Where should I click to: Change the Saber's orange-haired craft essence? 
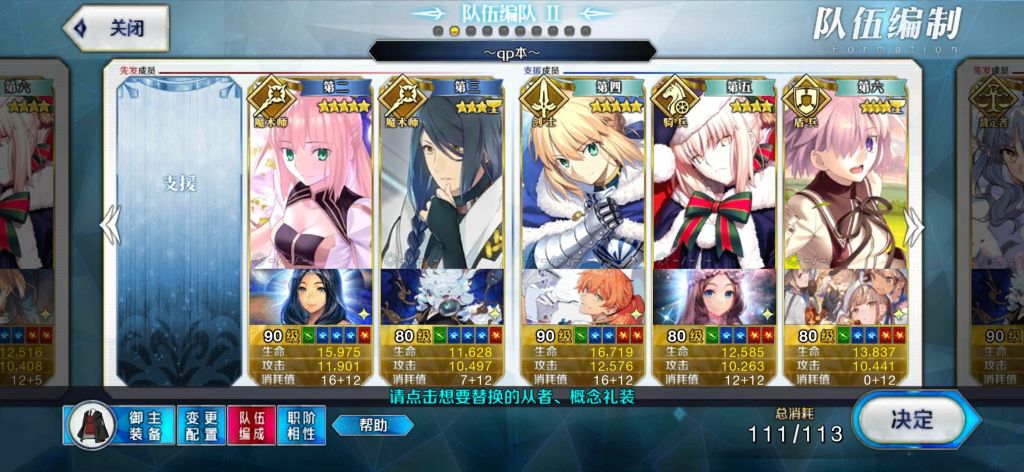click(x=582, y=296)
